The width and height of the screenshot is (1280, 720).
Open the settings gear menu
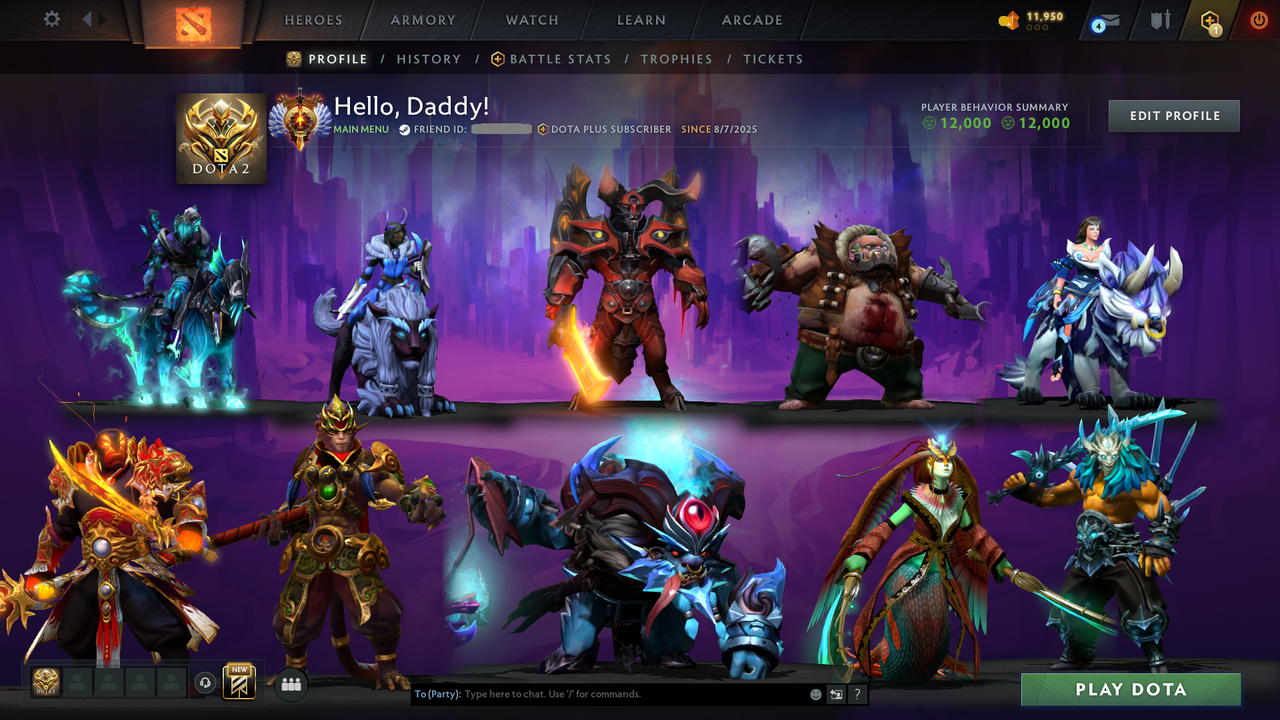52,18
